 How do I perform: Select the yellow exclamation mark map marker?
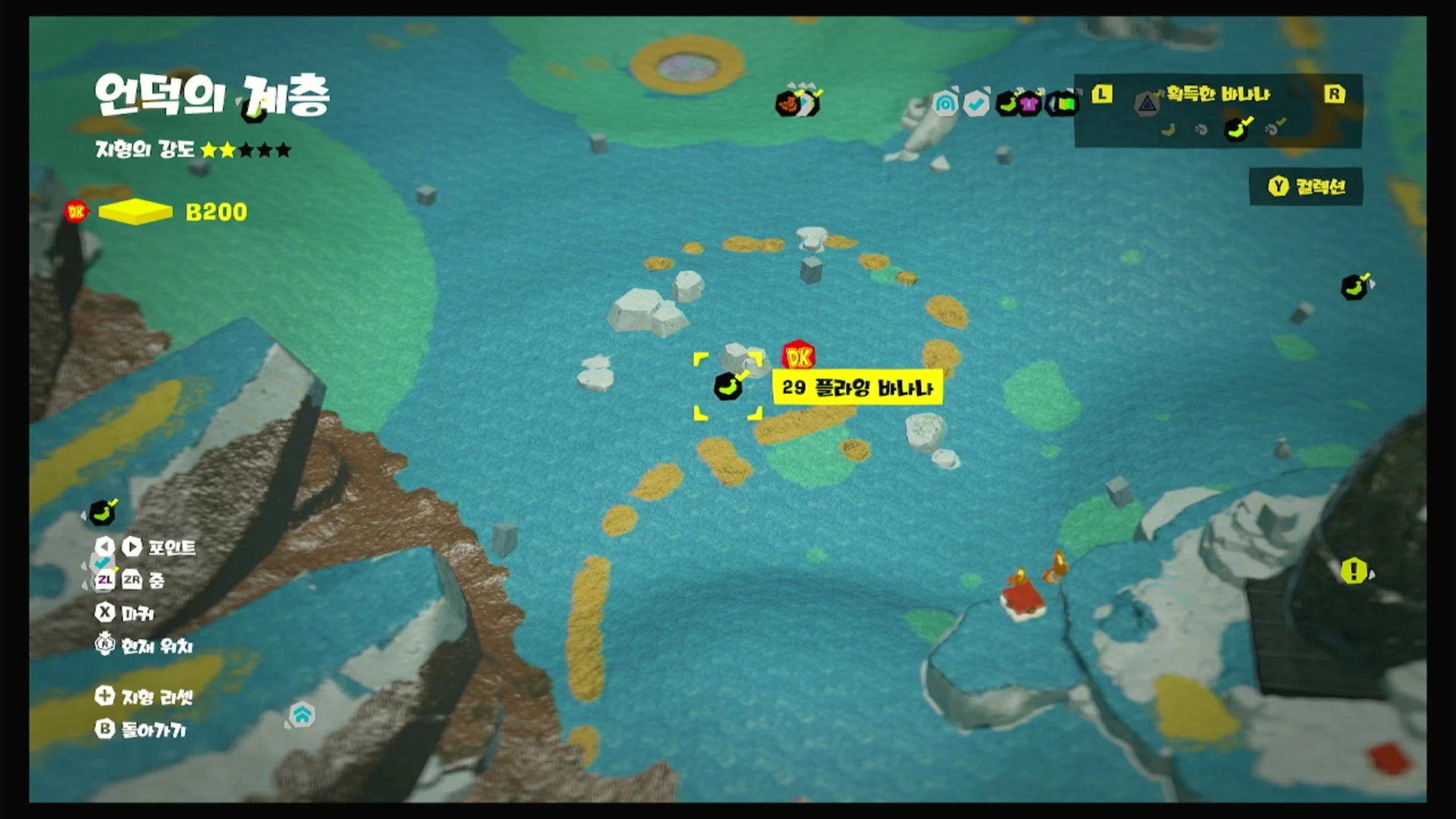point(1354,570)
